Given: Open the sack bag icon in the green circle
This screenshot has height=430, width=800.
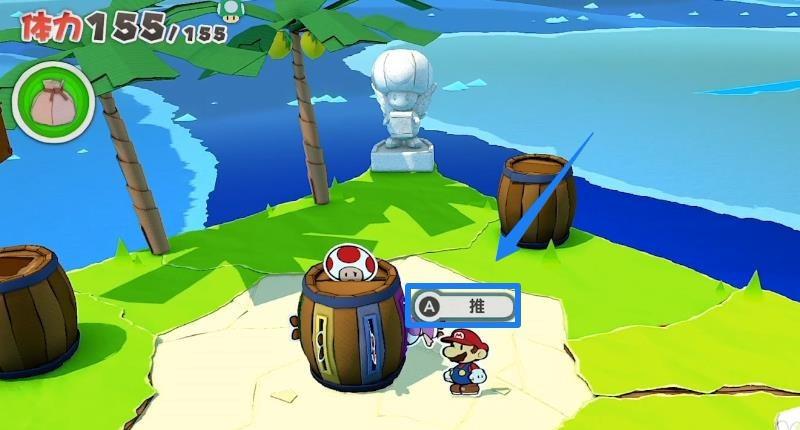Looking at the screenshot, I should tap(53, 102).
